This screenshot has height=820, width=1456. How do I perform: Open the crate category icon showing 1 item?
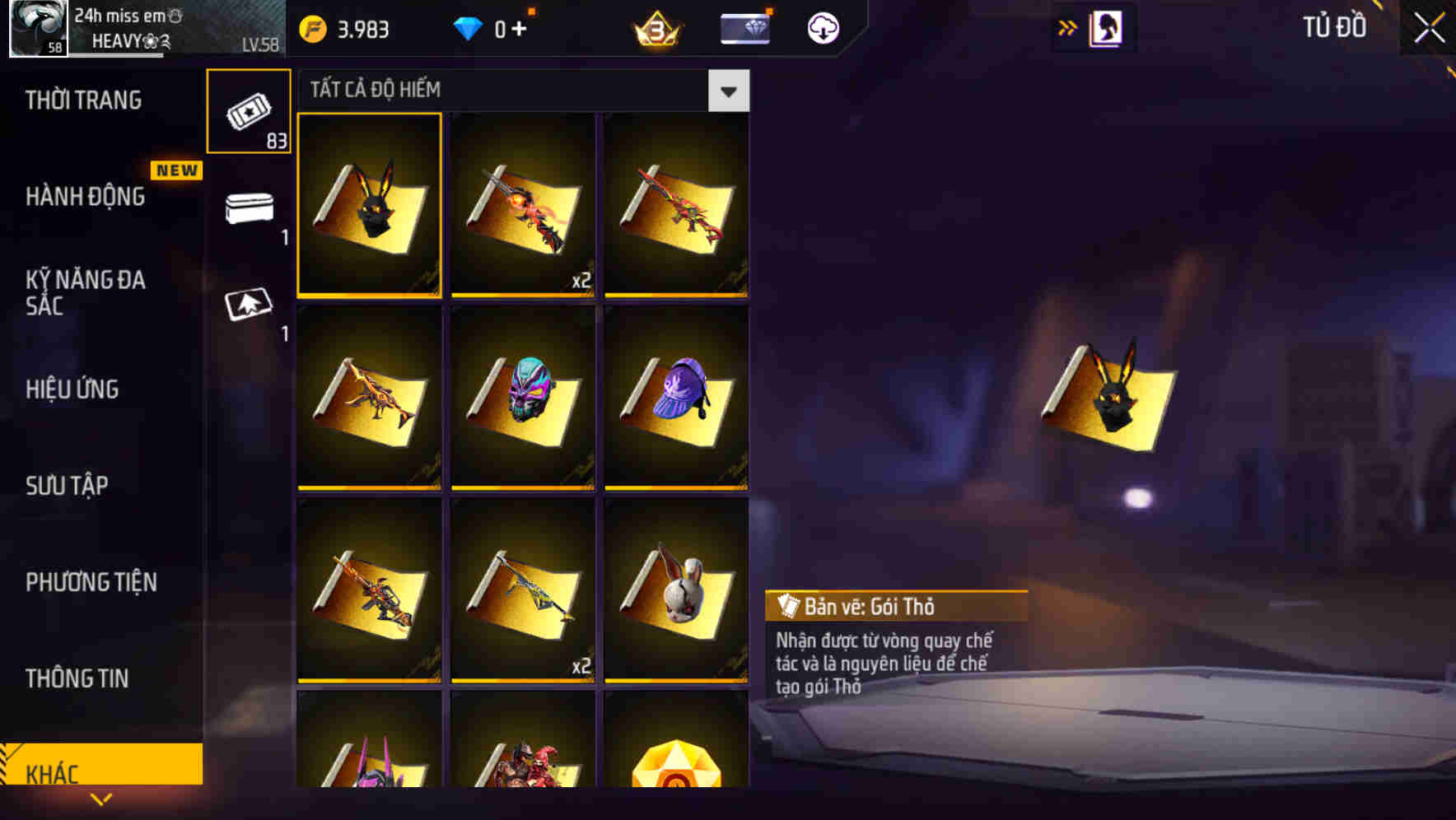tap(248, 210)
